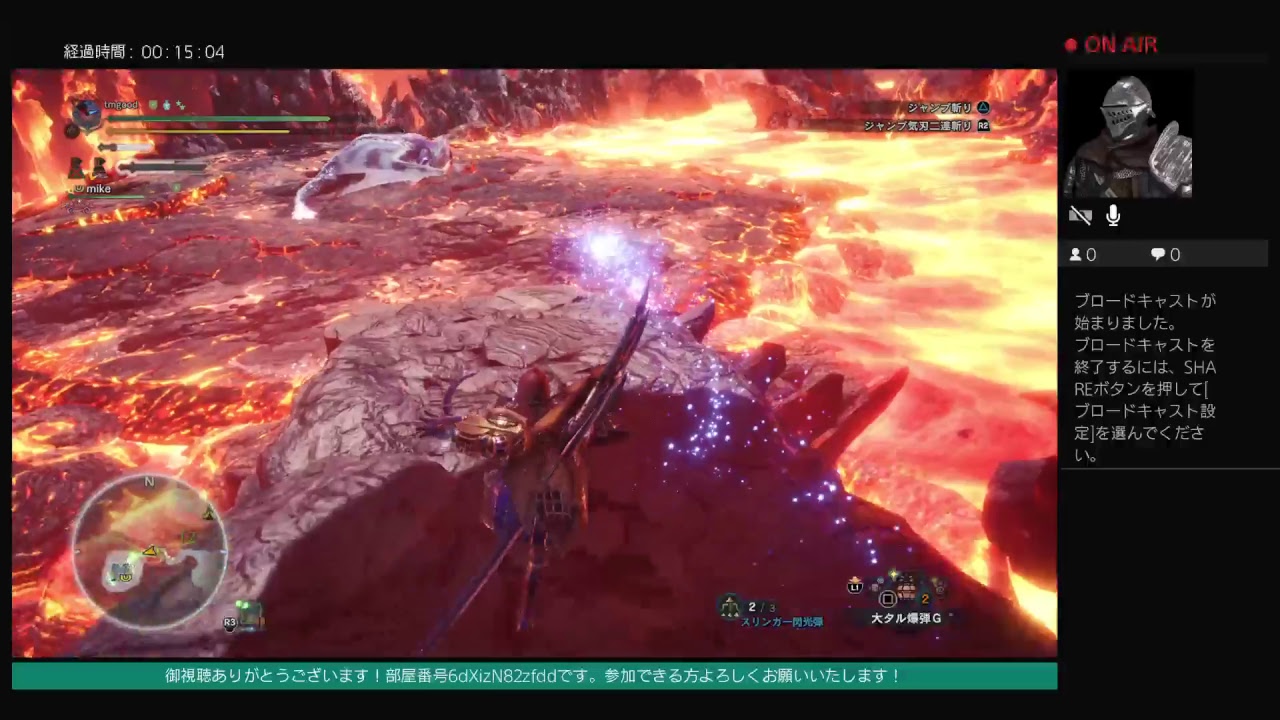The width and height of the screenshot is (1280, 720).
Task: Click the broadcaster avatar thumbnail
Action: coord(1129,134)
